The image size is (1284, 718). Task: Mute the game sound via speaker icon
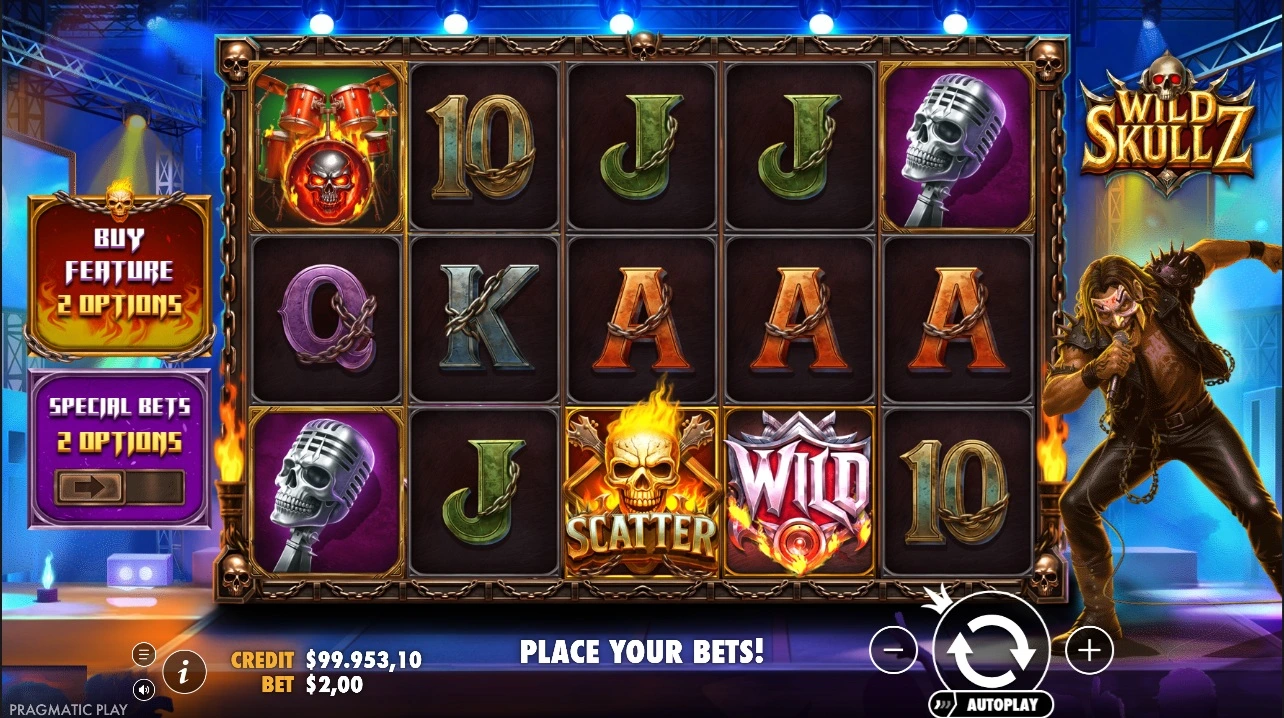tap(144, 689)
